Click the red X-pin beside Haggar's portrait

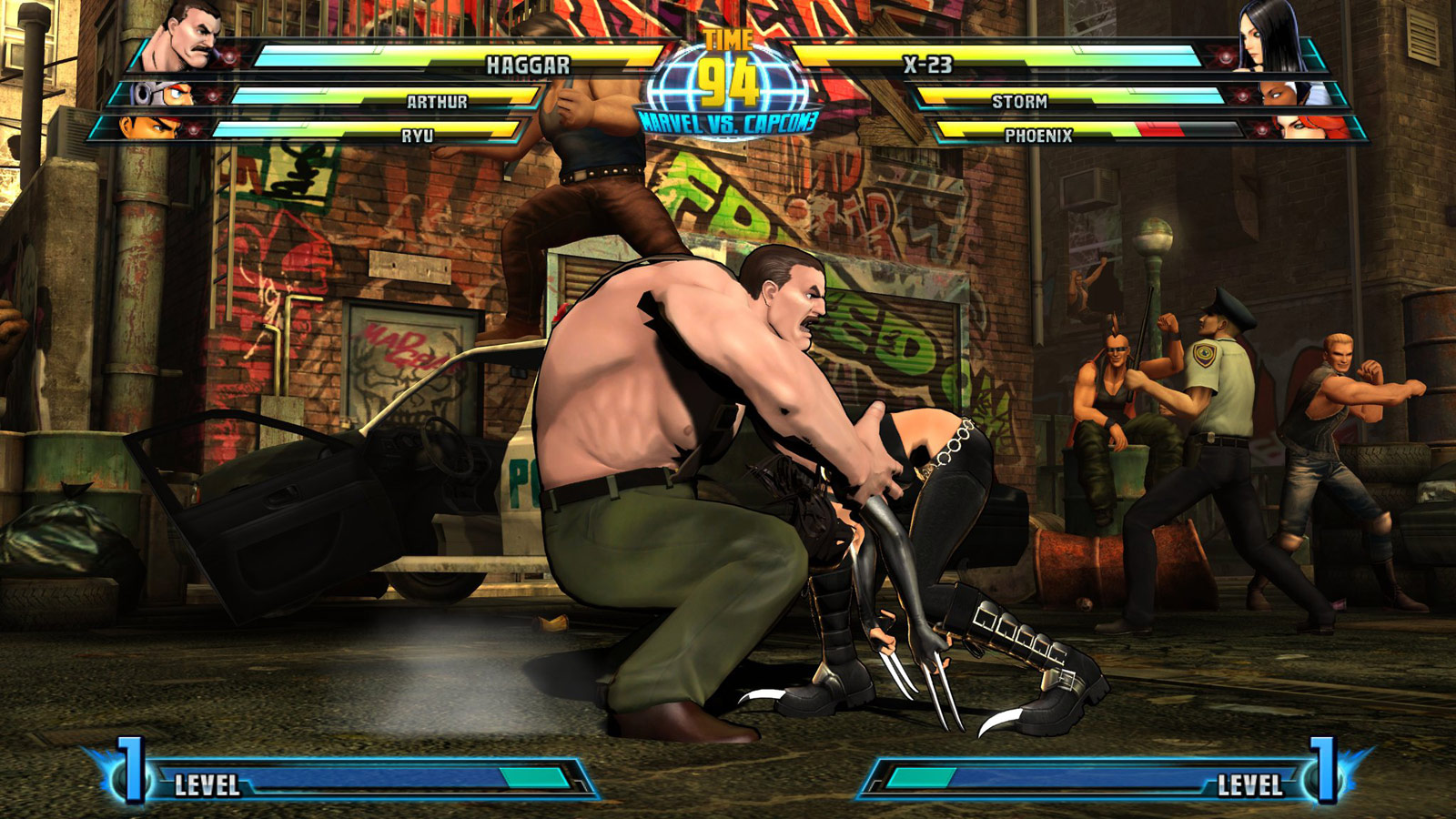[x=229, y=56]
